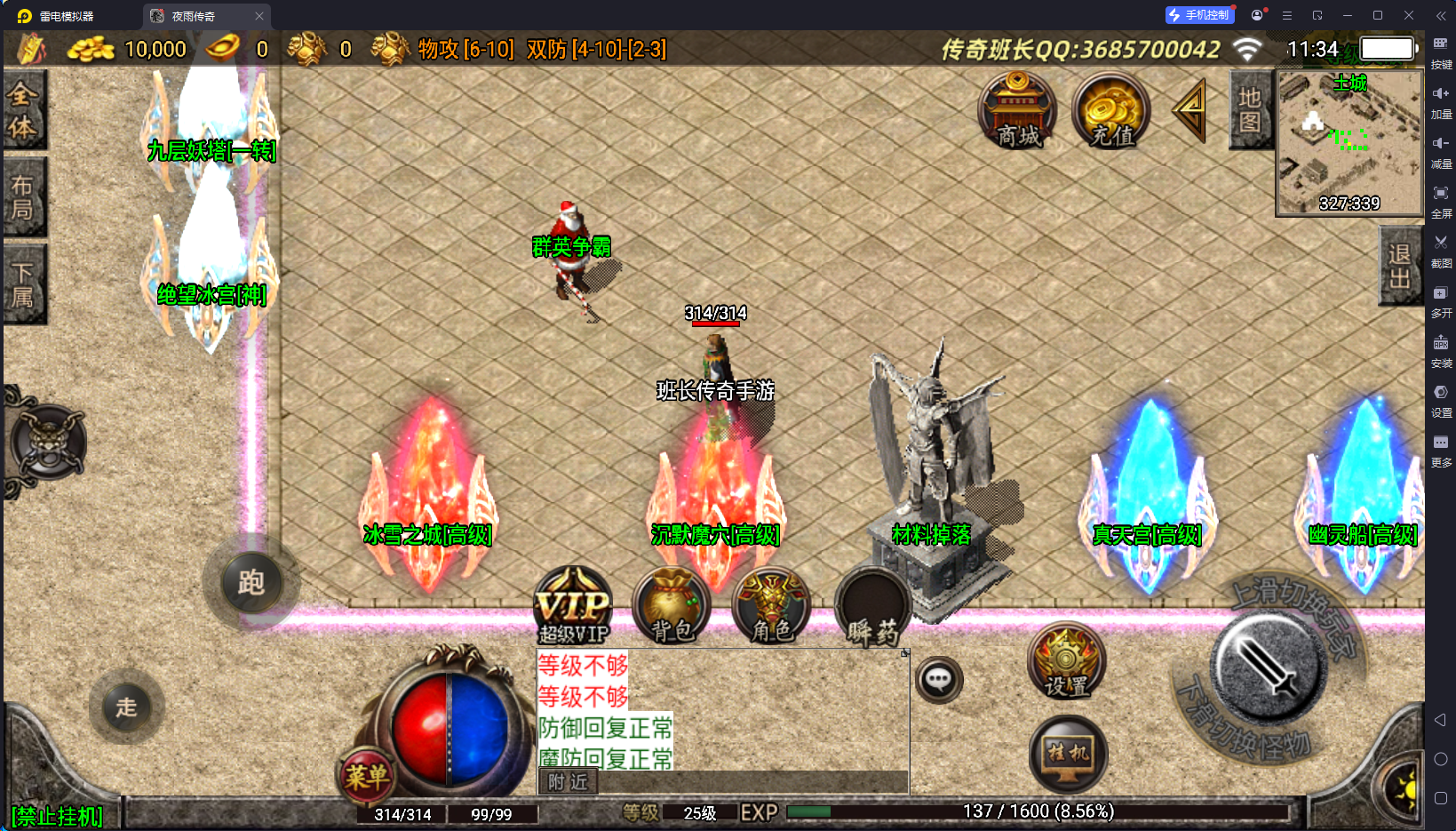1456x831 pixels.
Task: Switch to 跑 run mode
Action: click(251, 583)
